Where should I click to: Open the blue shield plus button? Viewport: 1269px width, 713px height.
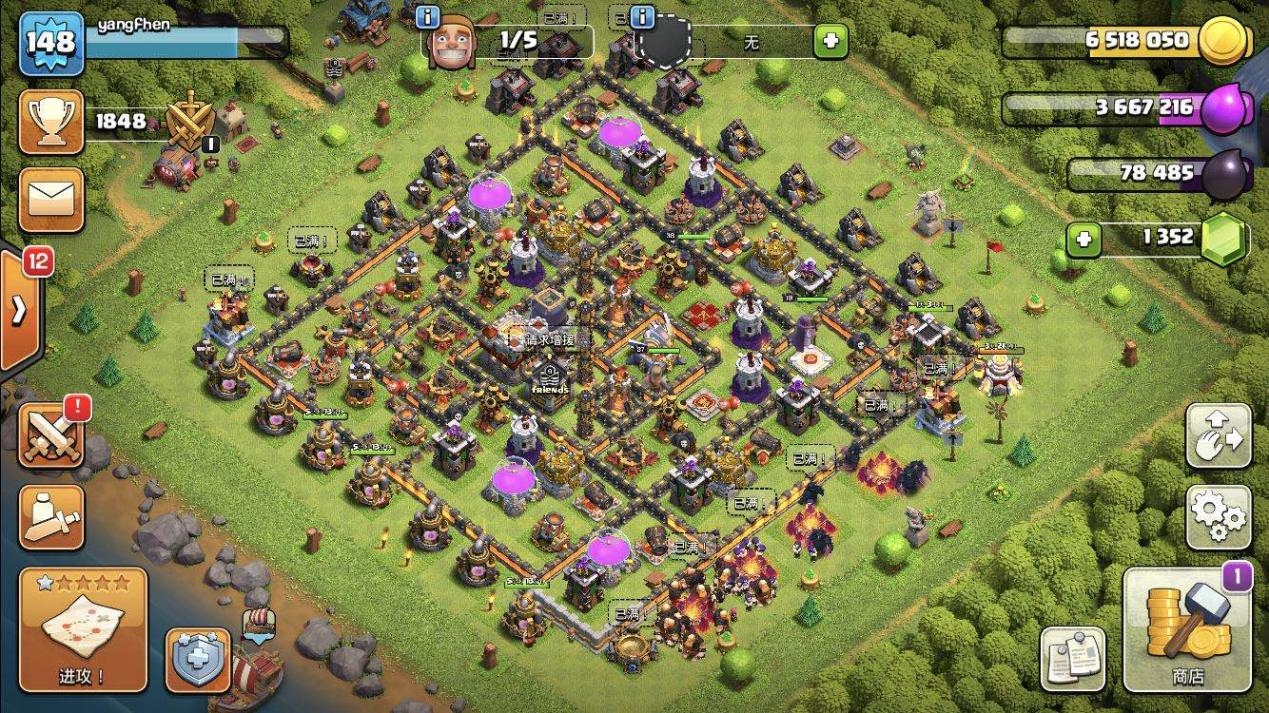198,660
